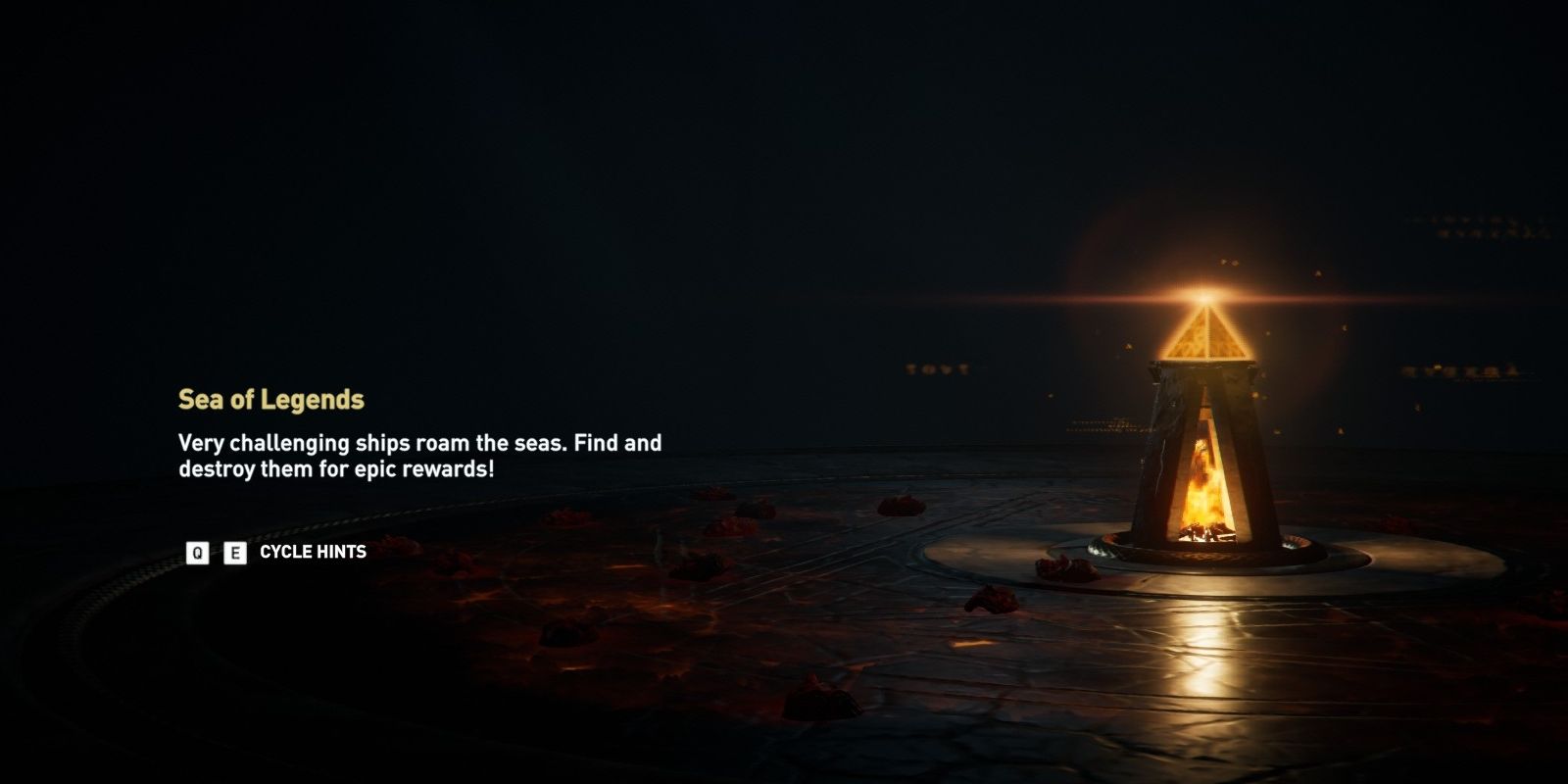Screen dimensions: 1568x784
Task: Select the Sea of Legends heading
Action: click(x=275, y=398)
